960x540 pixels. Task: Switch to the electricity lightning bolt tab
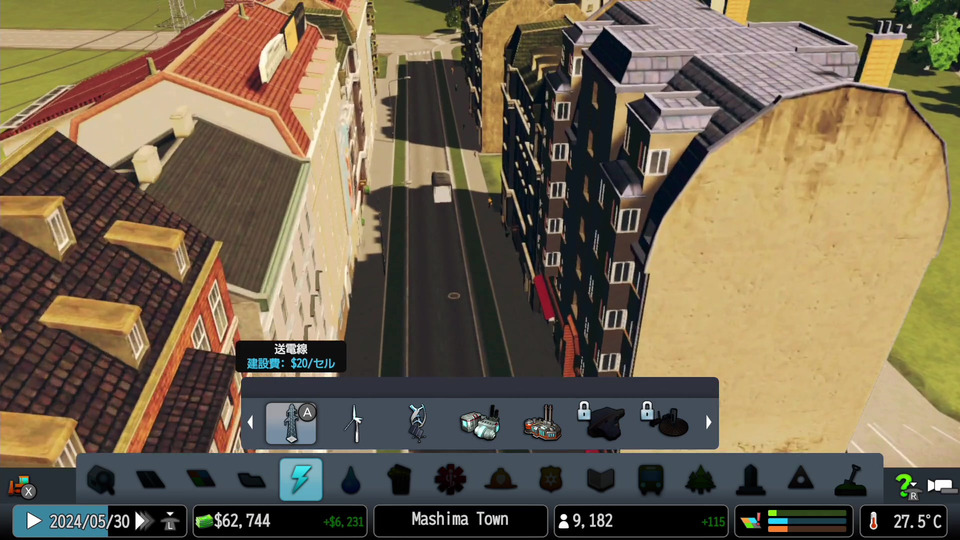point(300,480)
